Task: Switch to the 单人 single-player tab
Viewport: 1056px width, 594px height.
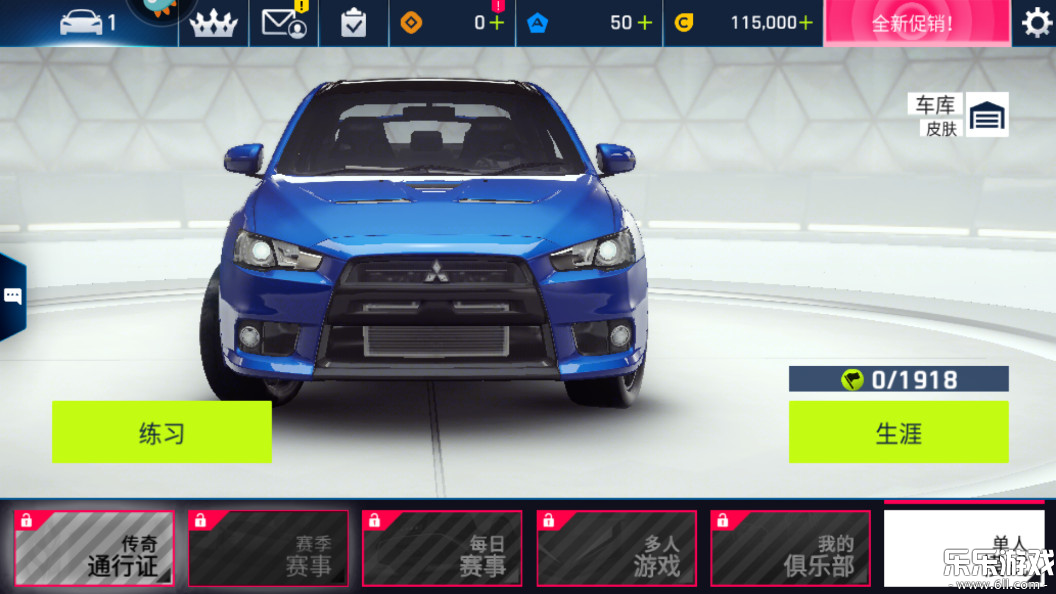Action: point(963,547)
